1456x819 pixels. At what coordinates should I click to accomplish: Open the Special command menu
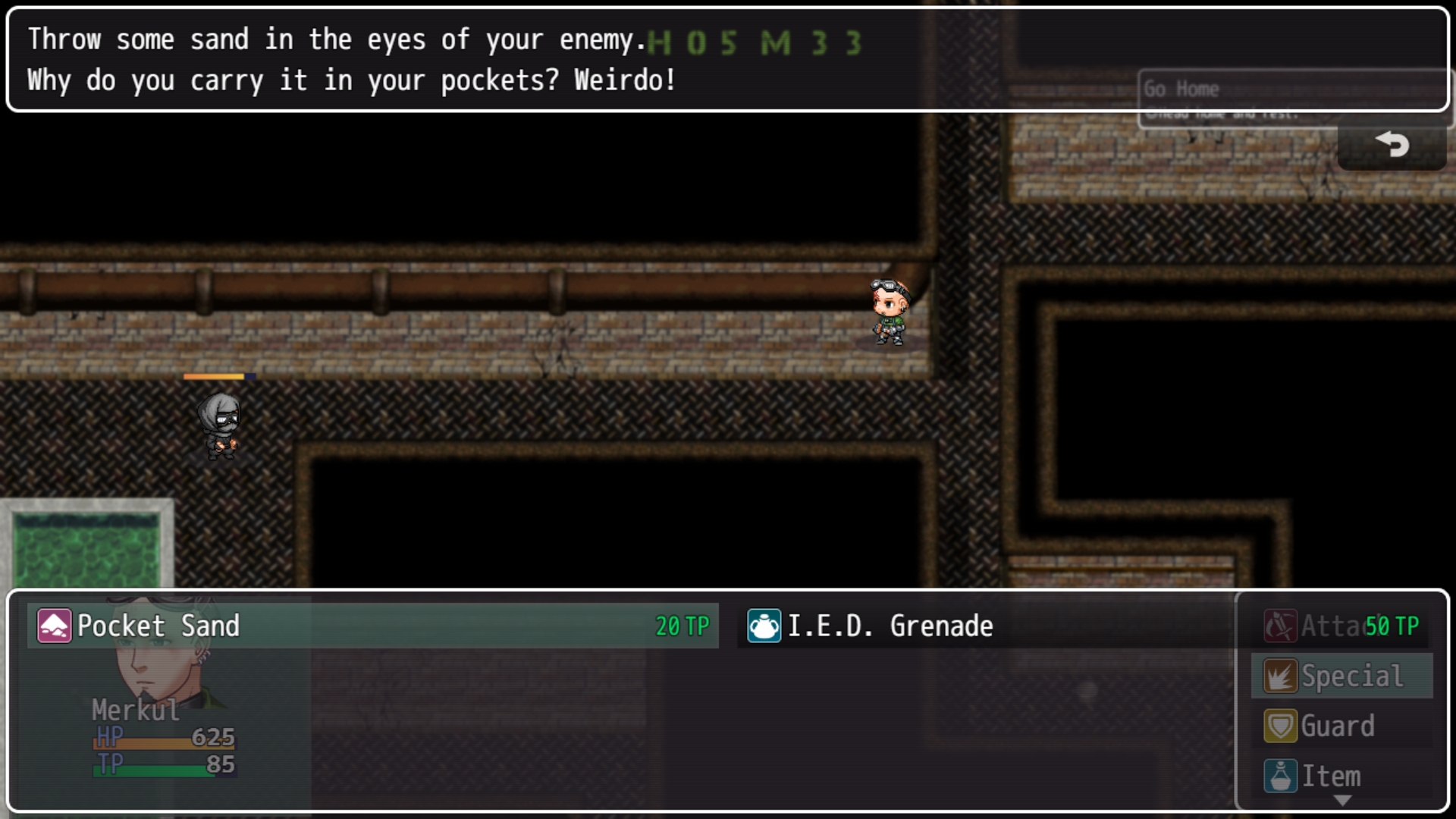click(x=1341, y=676)
